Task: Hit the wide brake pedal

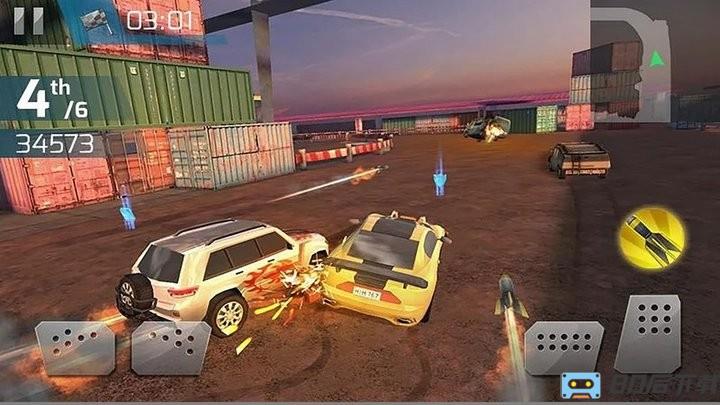Action: tap(564, 347)
